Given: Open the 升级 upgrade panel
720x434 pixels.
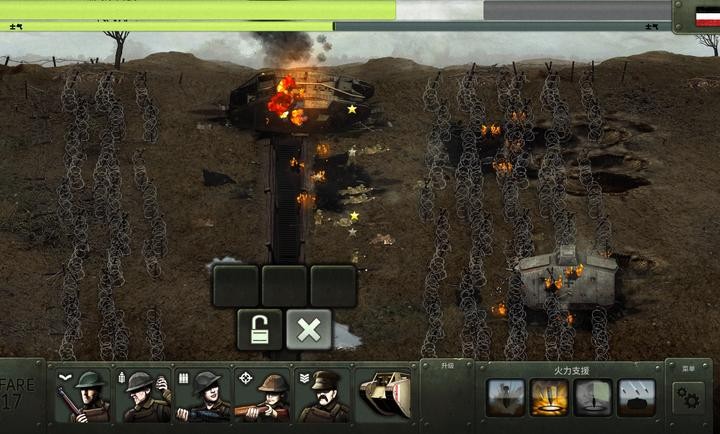Looking at the screenshot, I should [446, 367].
